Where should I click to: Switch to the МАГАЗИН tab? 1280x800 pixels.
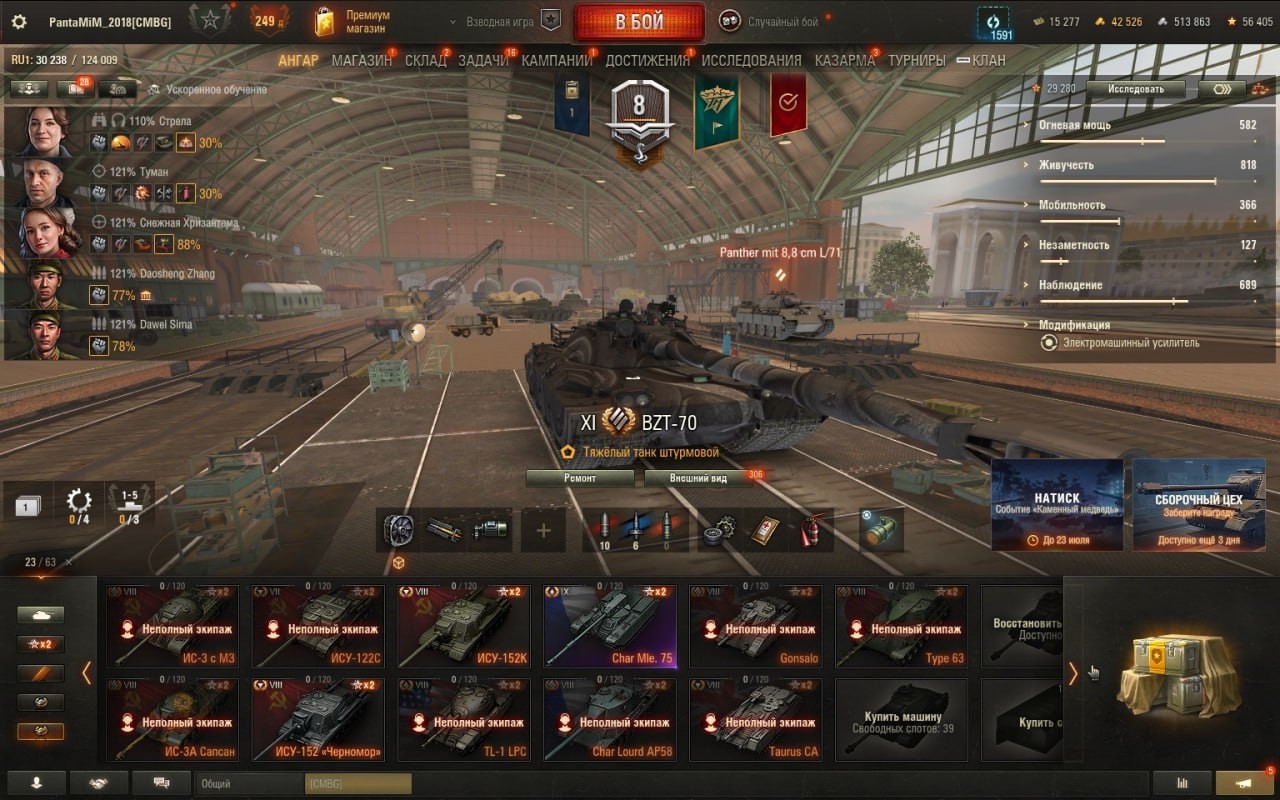pos(361,60)
